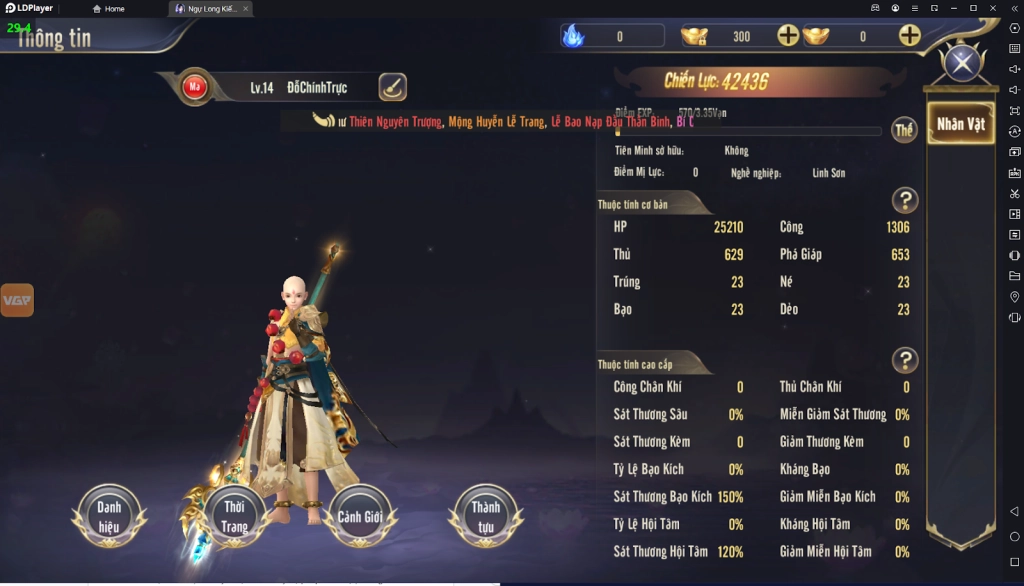Click the blue flame currency icon
Viewport: 1024px width, 586px height.
tap(573, 36)
